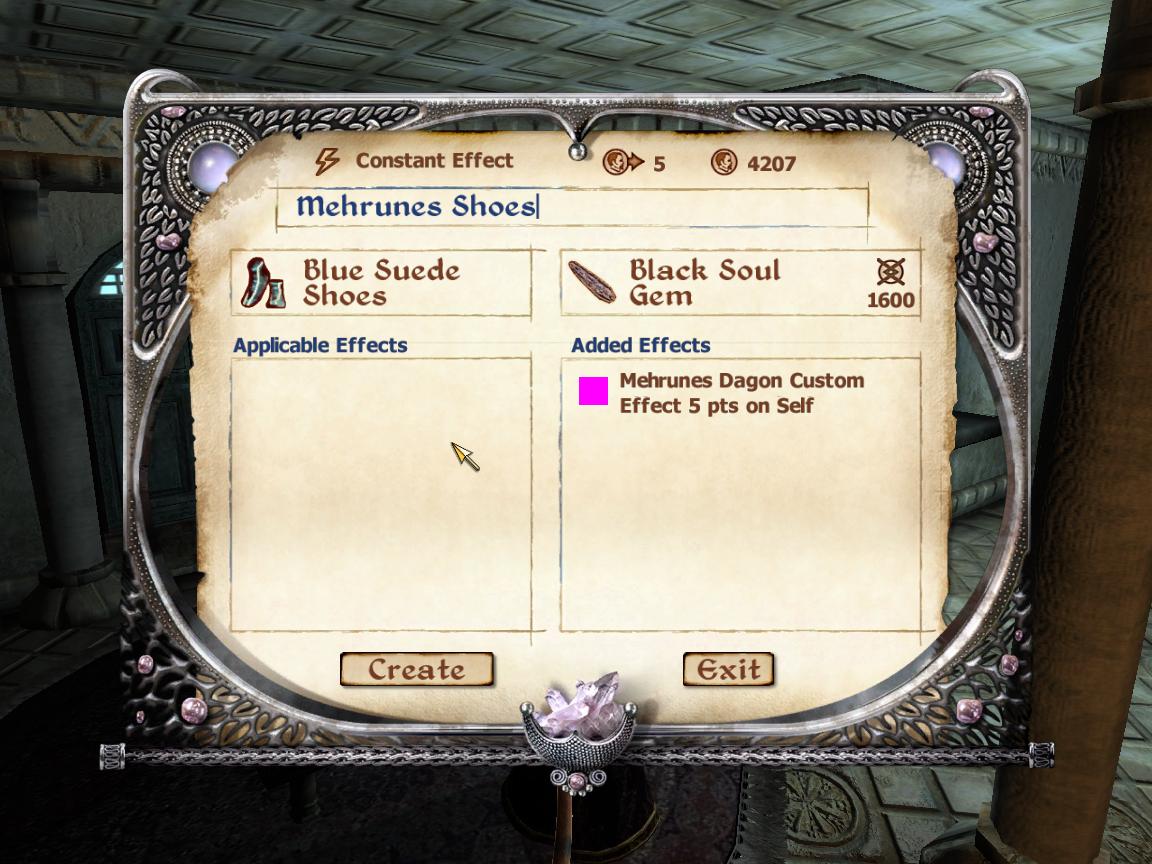Choose the Black Soul Gem slot
Screen dimensions: 1152x864
[x=738, y=283]
